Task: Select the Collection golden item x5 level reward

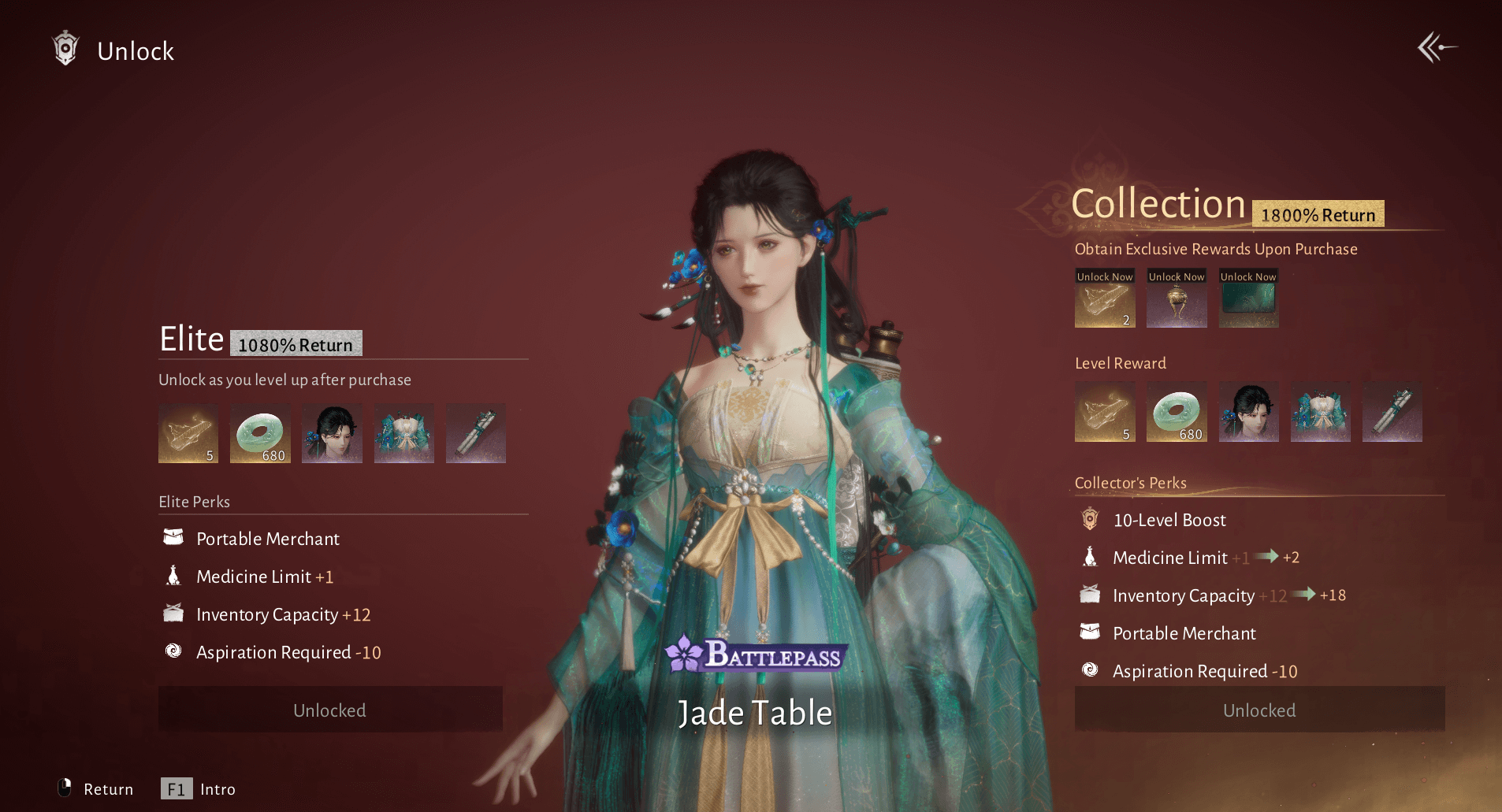Action: pos(1105,412)
